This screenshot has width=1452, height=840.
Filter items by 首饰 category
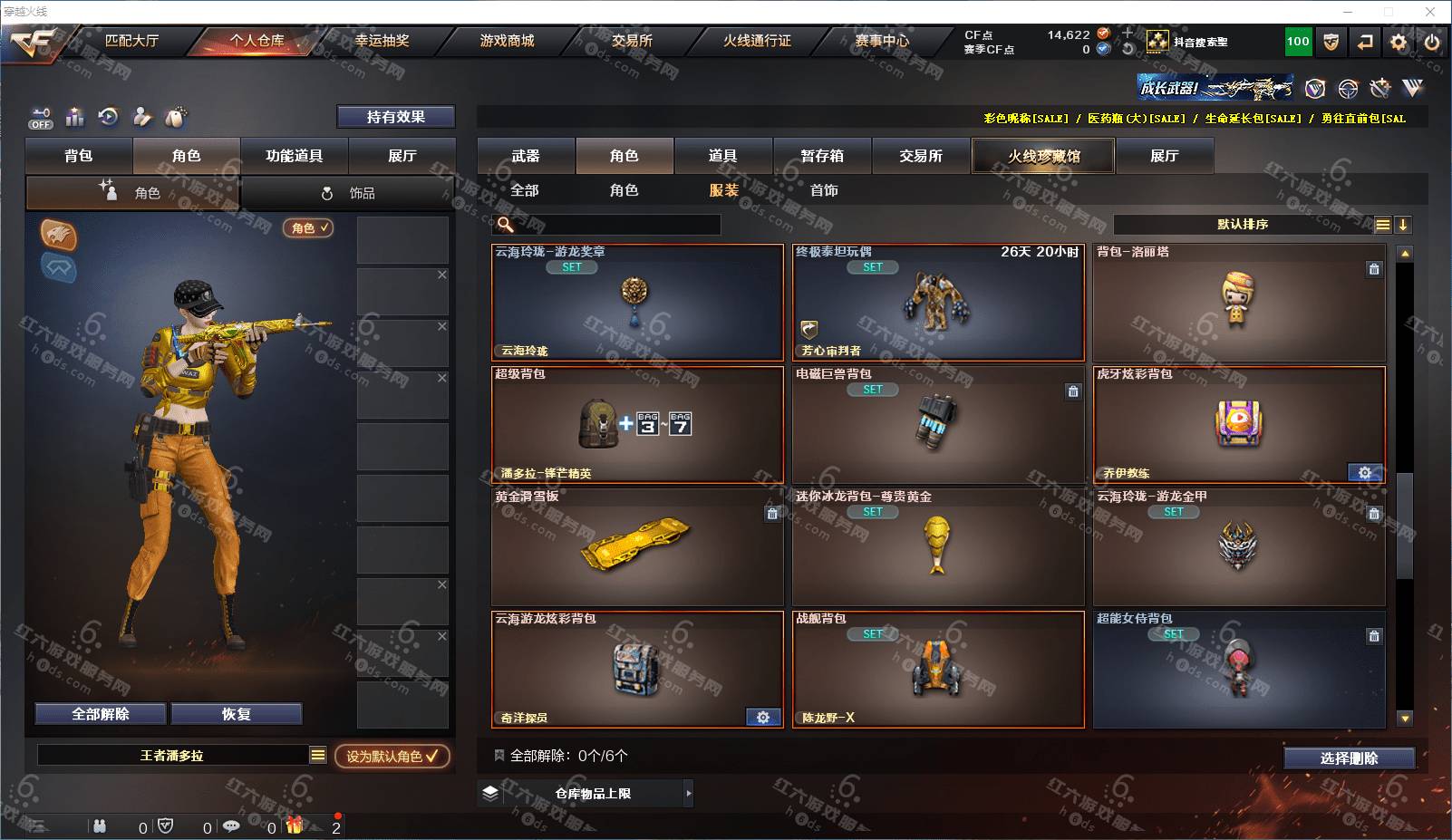pyautogui.click(x=824, y=190)
